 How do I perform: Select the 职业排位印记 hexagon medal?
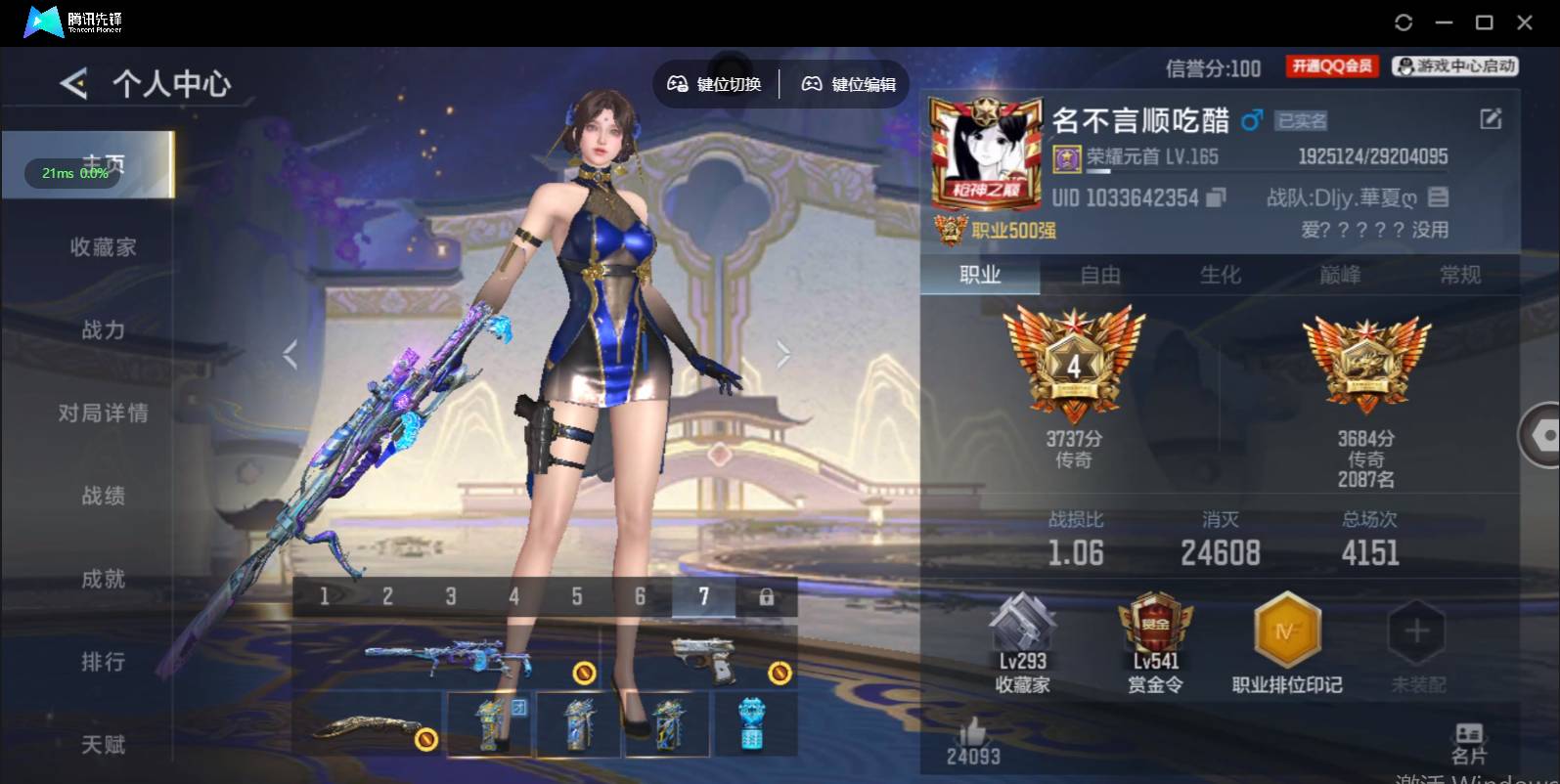pyautogui.click(x=1285, y=631)
